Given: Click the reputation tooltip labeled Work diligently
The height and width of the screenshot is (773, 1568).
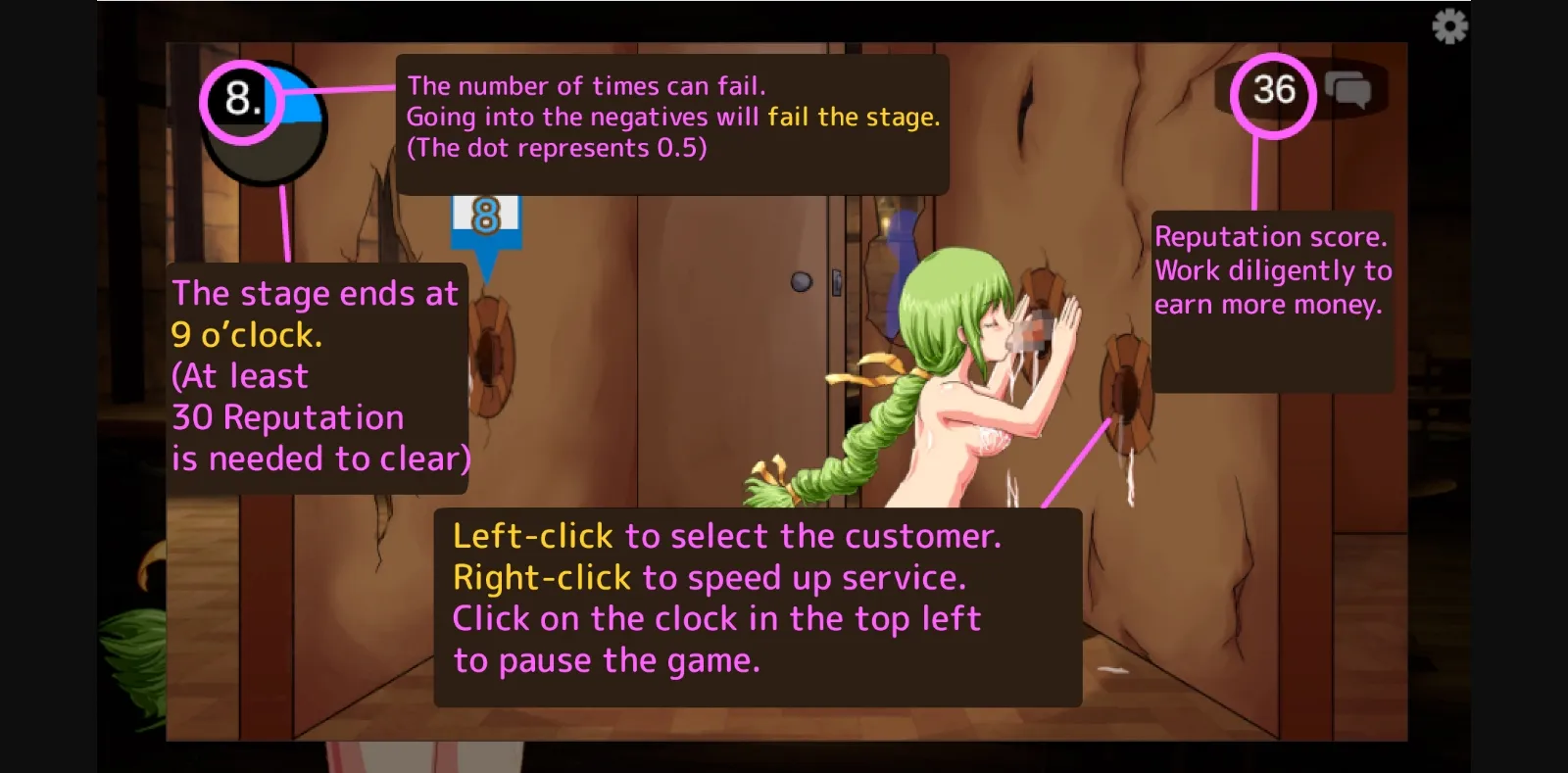Looking at the screenshot, I should click(1274, 269).
